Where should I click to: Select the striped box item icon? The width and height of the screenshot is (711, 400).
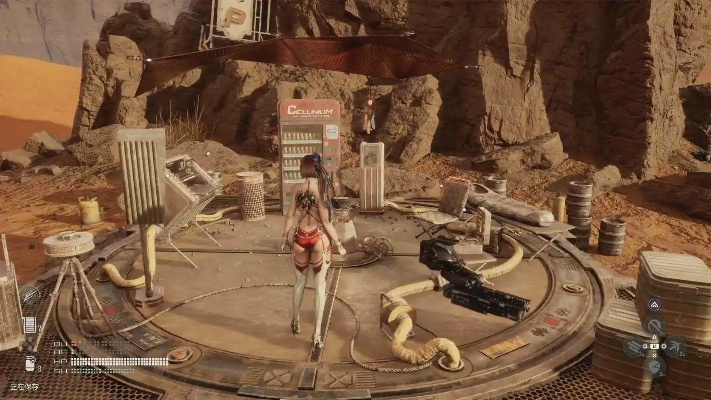click(29, 325)
